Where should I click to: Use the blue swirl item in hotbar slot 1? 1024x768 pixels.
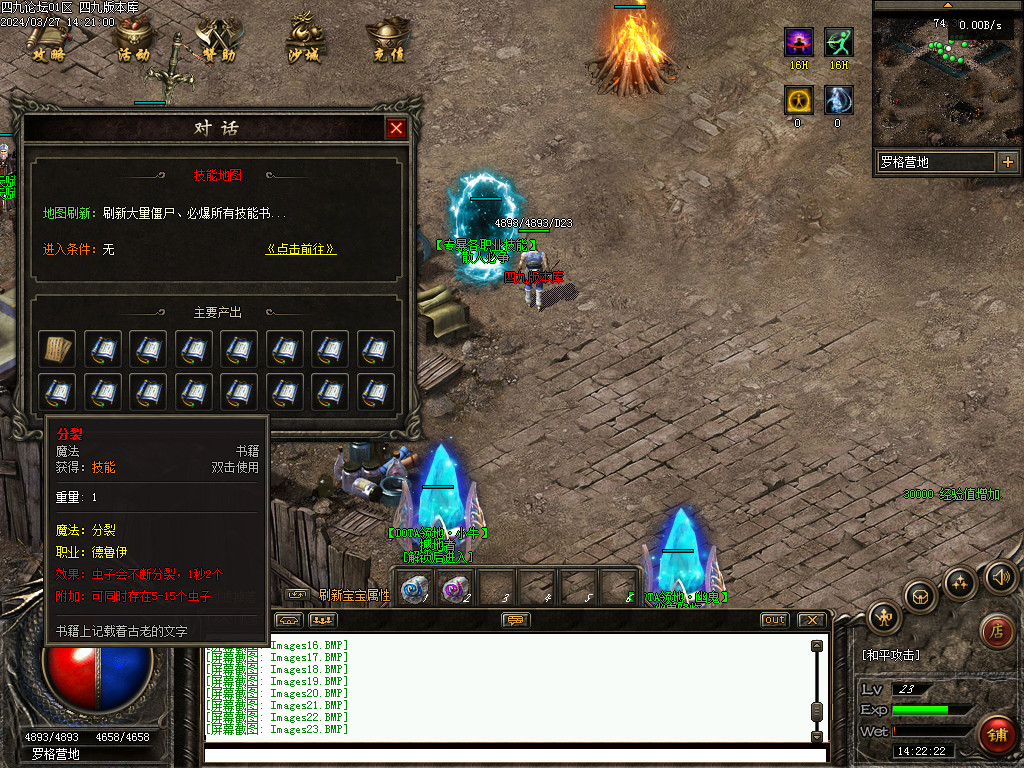pyautogui.click(x=410, y=589)
